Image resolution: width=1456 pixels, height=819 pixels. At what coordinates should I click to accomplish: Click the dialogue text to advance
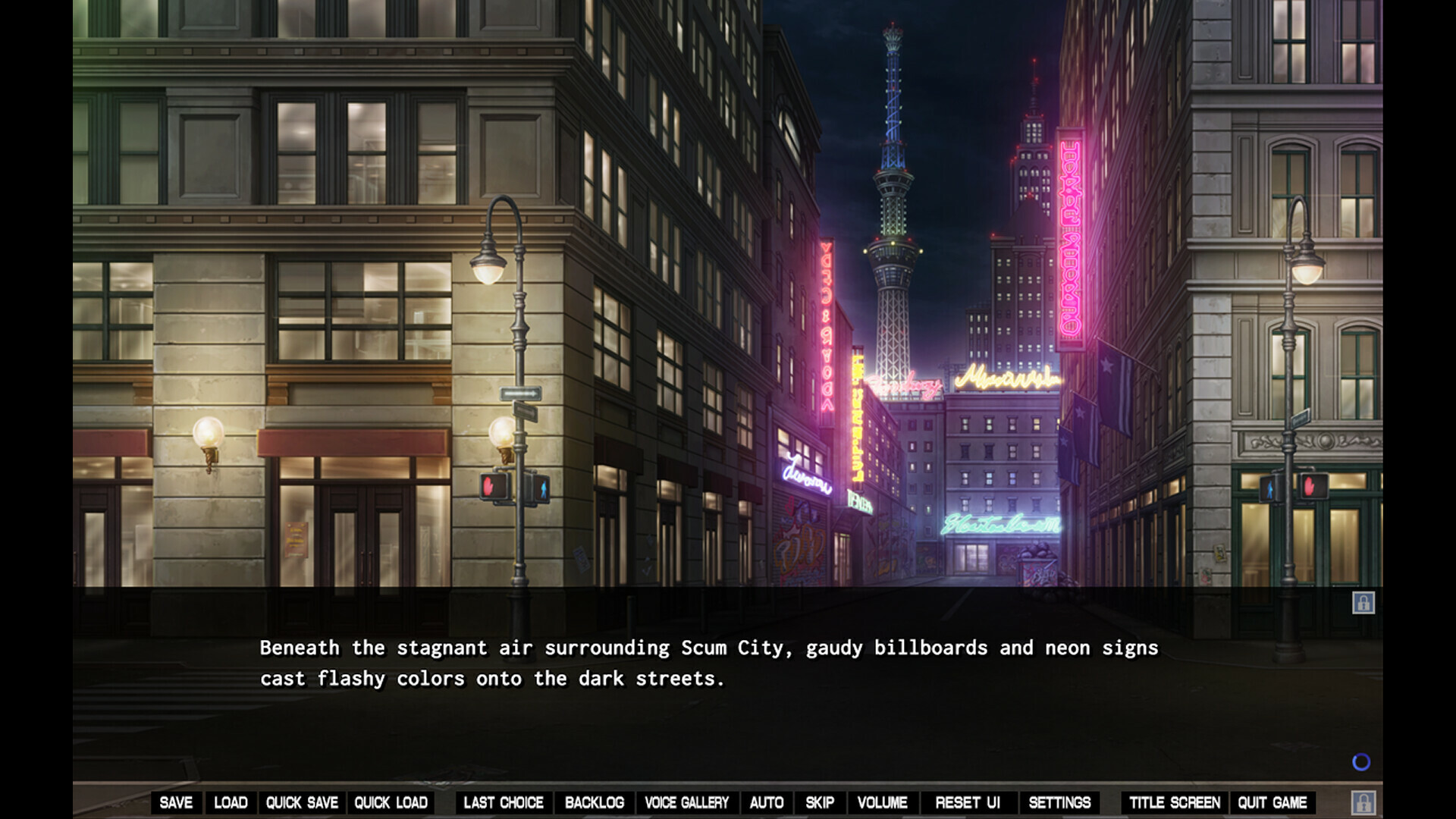pos(709,664)
